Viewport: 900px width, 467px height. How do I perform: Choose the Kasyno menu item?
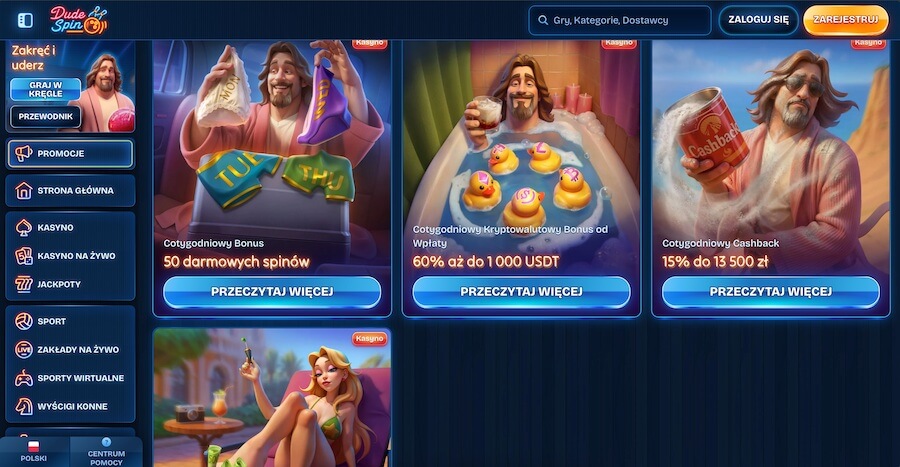pyautogui.click(x=70, y=228)
